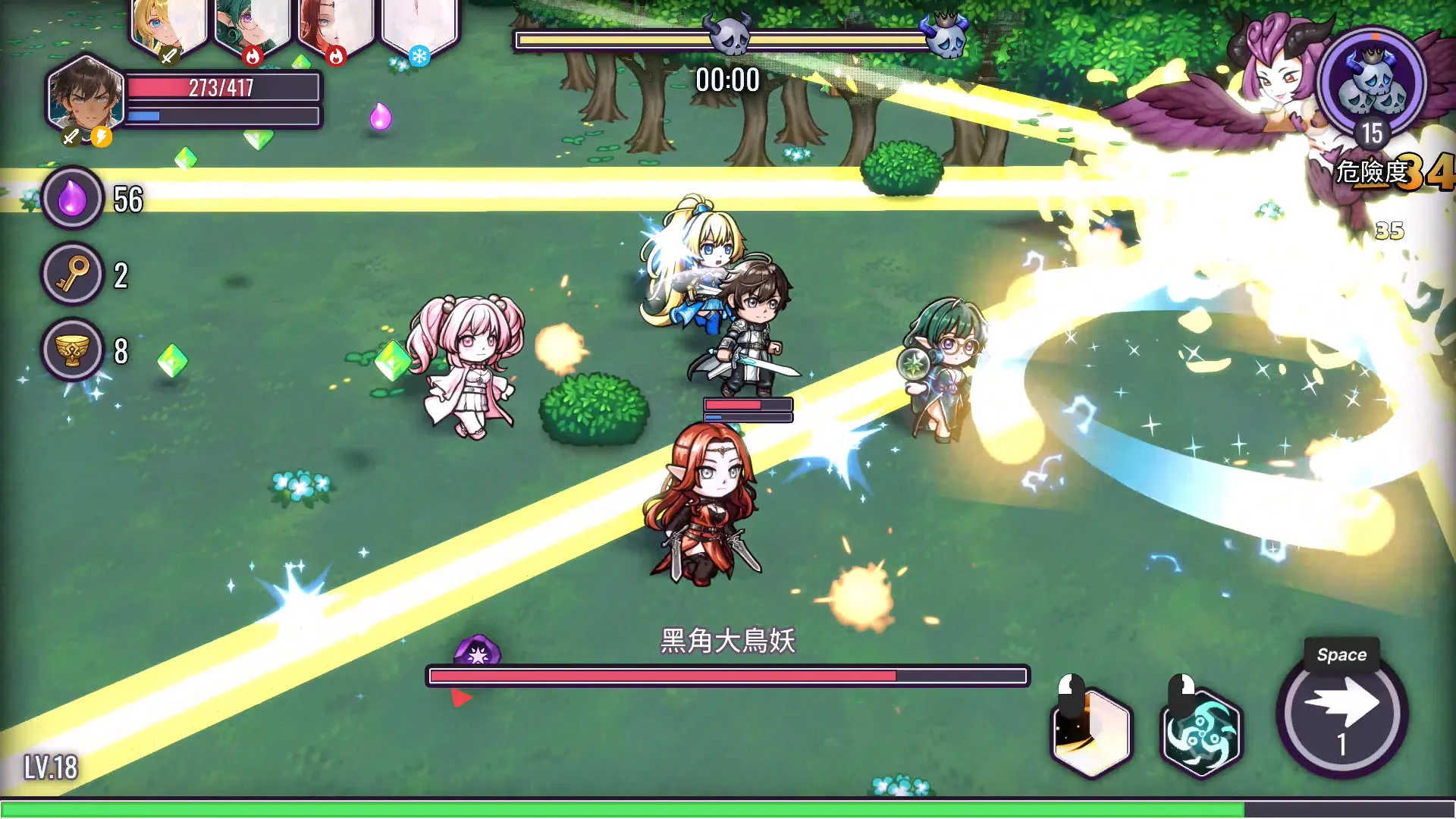Screen dimensions: 1456x819
Task: Open the hero avatar detail panel
Action: point(85,99)
